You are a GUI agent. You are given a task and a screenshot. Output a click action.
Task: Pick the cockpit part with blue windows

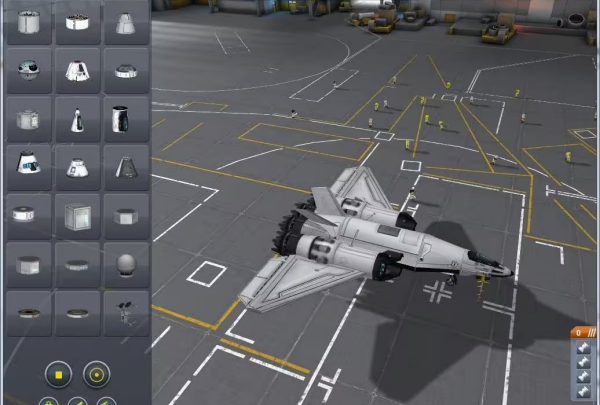pyautogui.click(x=28, y=167)
